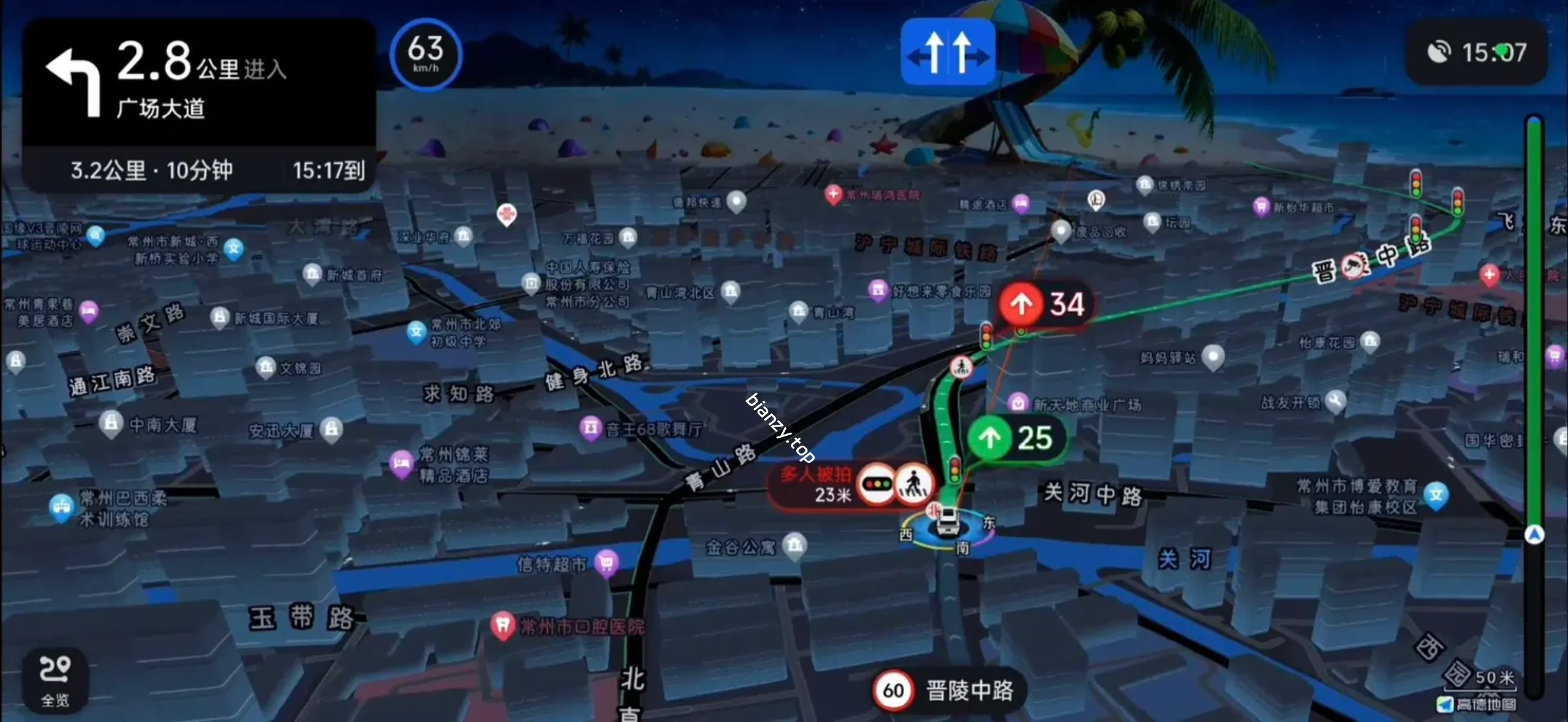Click the 63 km/h speed circle
Viewport: 1568px width, 722px height.
tap(426, 55)
